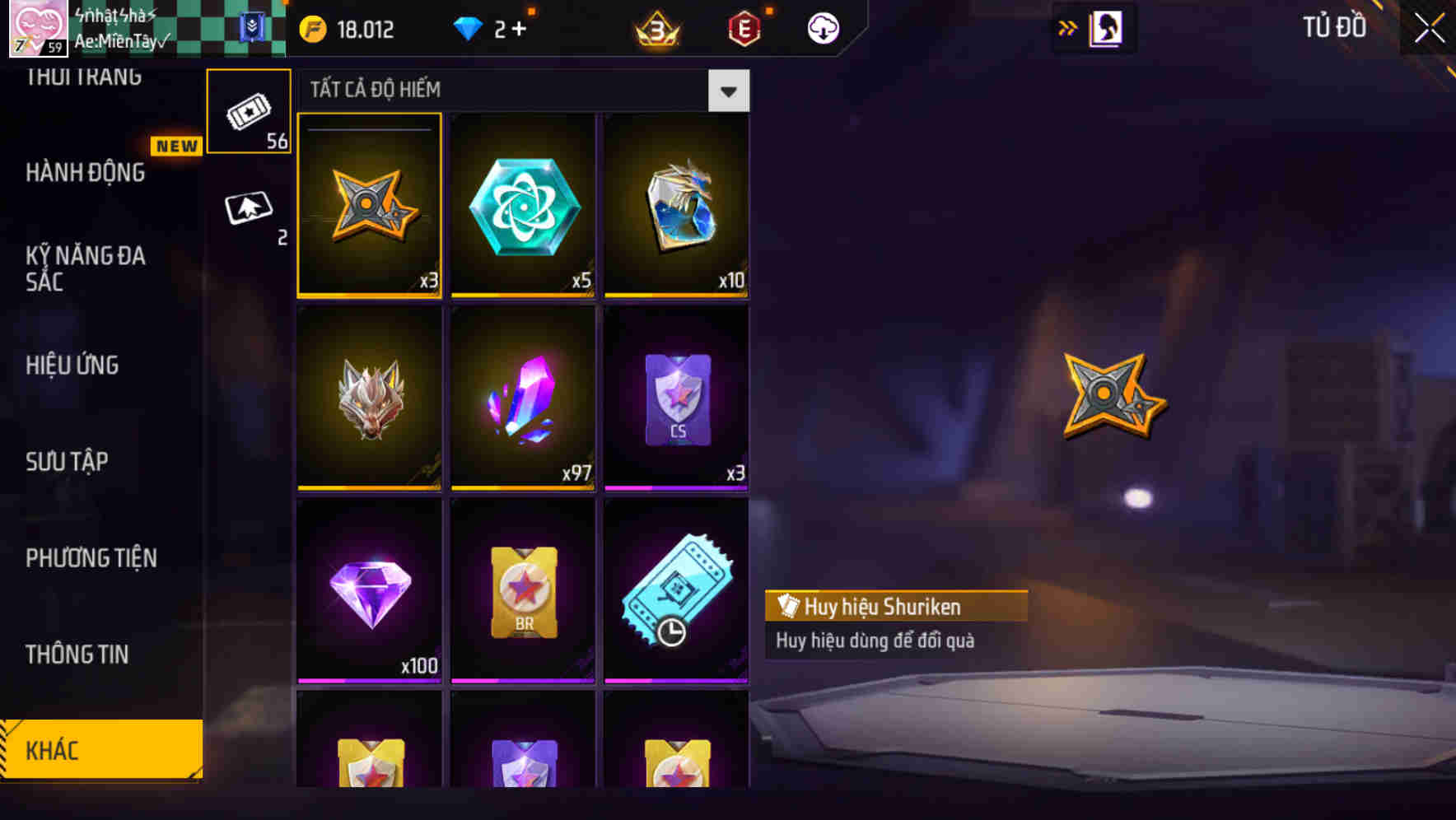The width and height of the screenshot is (1456, 820).
Task: Select the crystal item with x97 count
Action: (523, 398)
